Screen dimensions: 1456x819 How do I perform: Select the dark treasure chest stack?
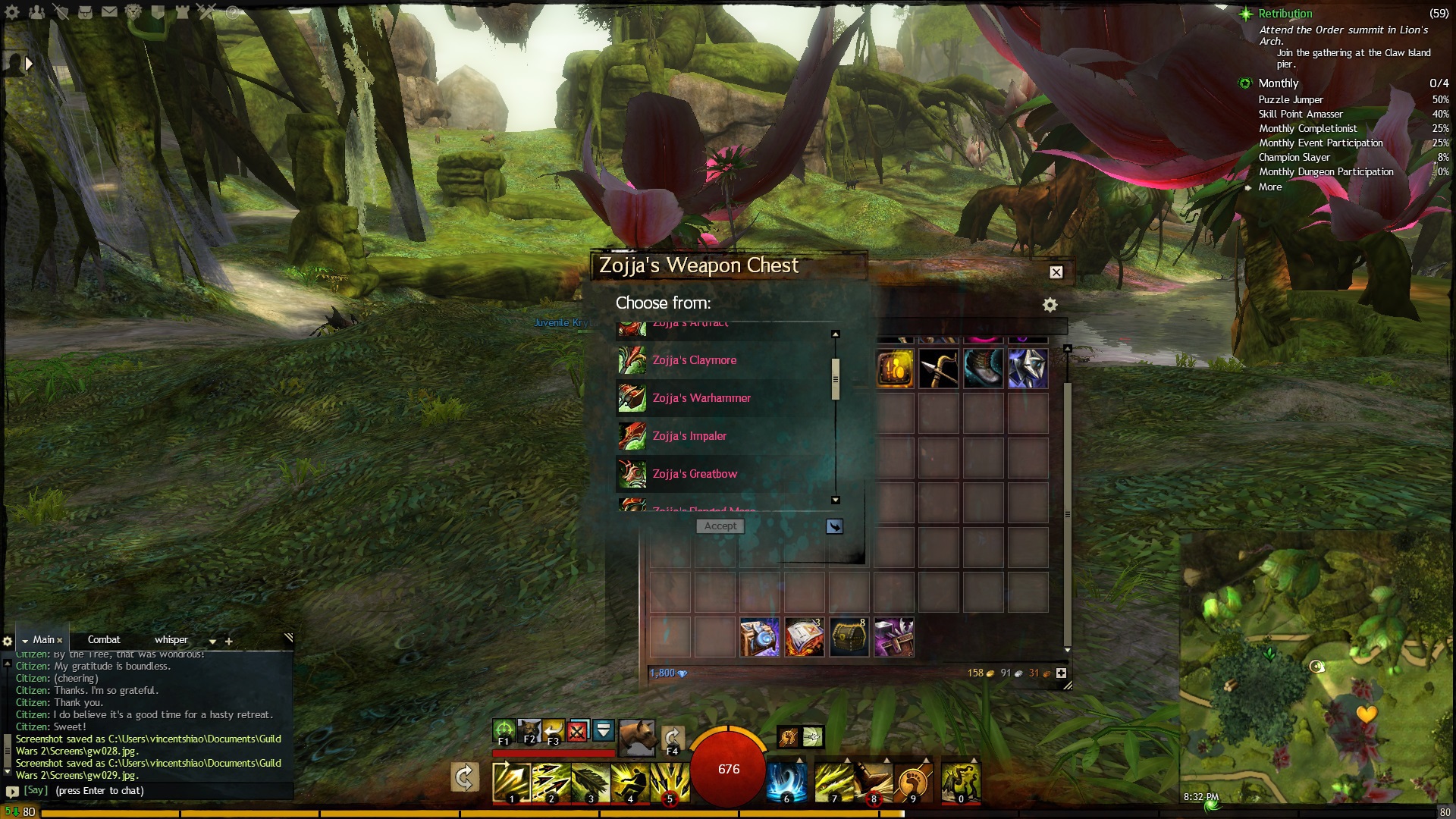[x=849, y=637]
